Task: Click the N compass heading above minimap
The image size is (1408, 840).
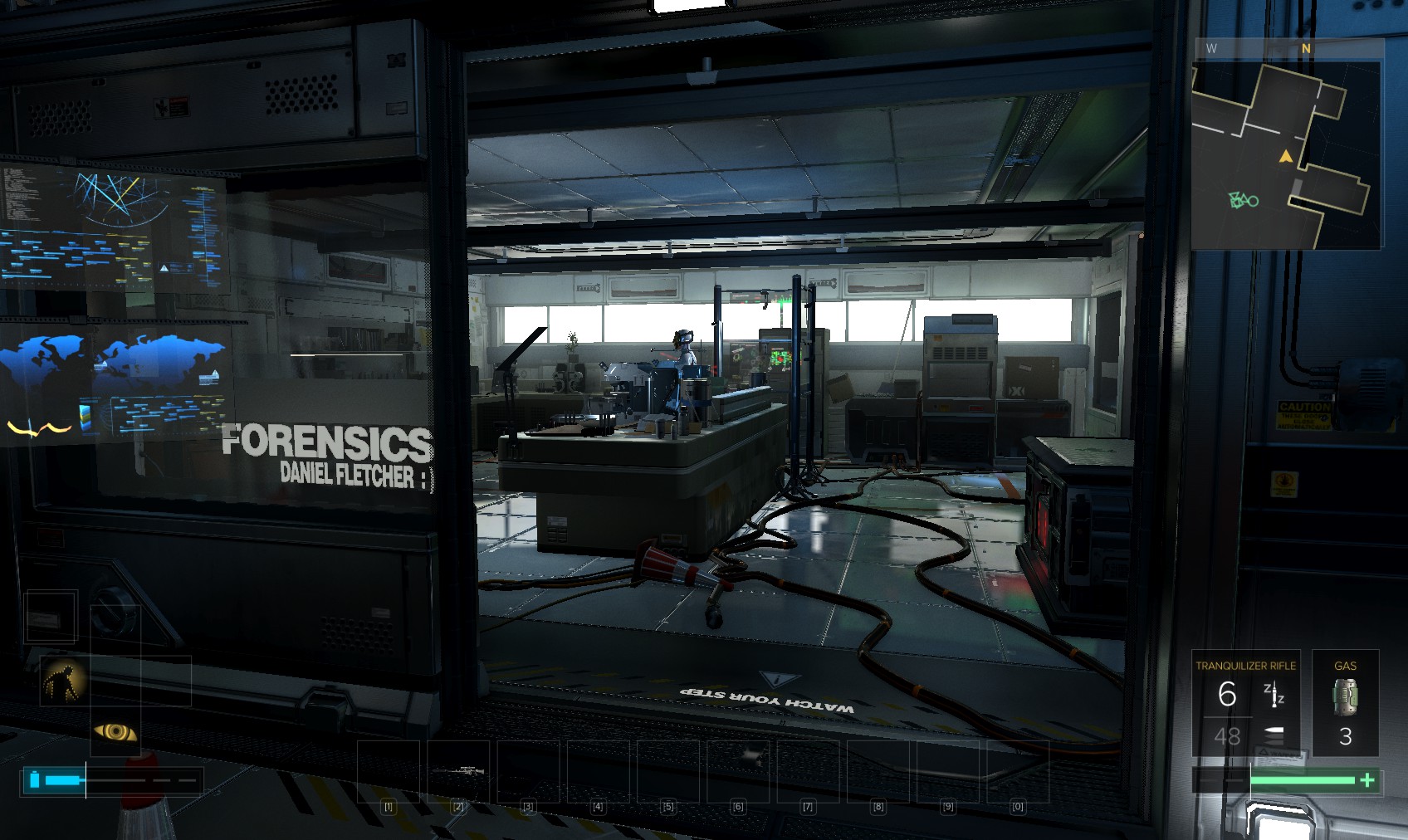Action: 1306,49
